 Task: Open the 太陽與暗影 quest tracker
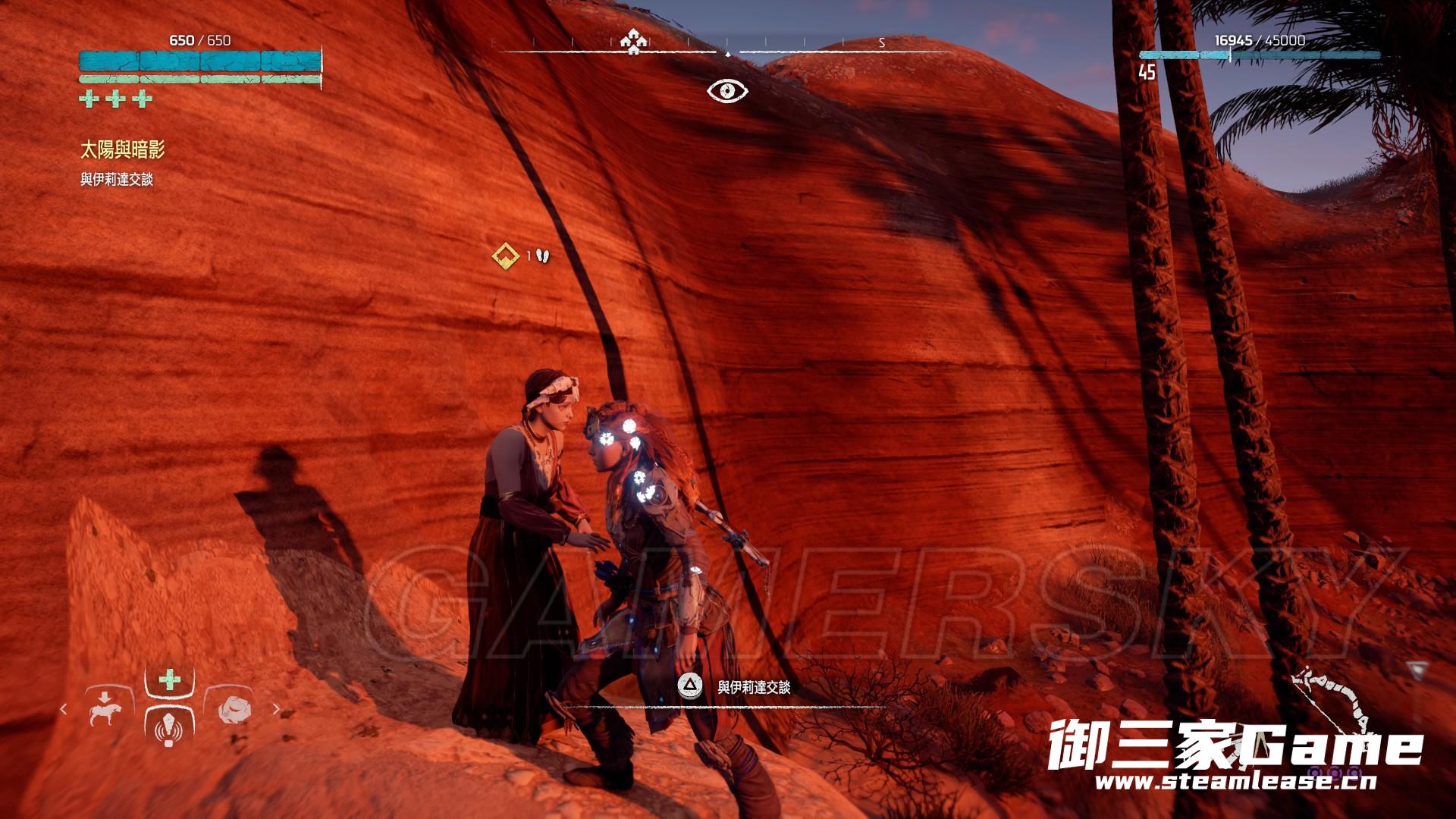click(122, 150)
